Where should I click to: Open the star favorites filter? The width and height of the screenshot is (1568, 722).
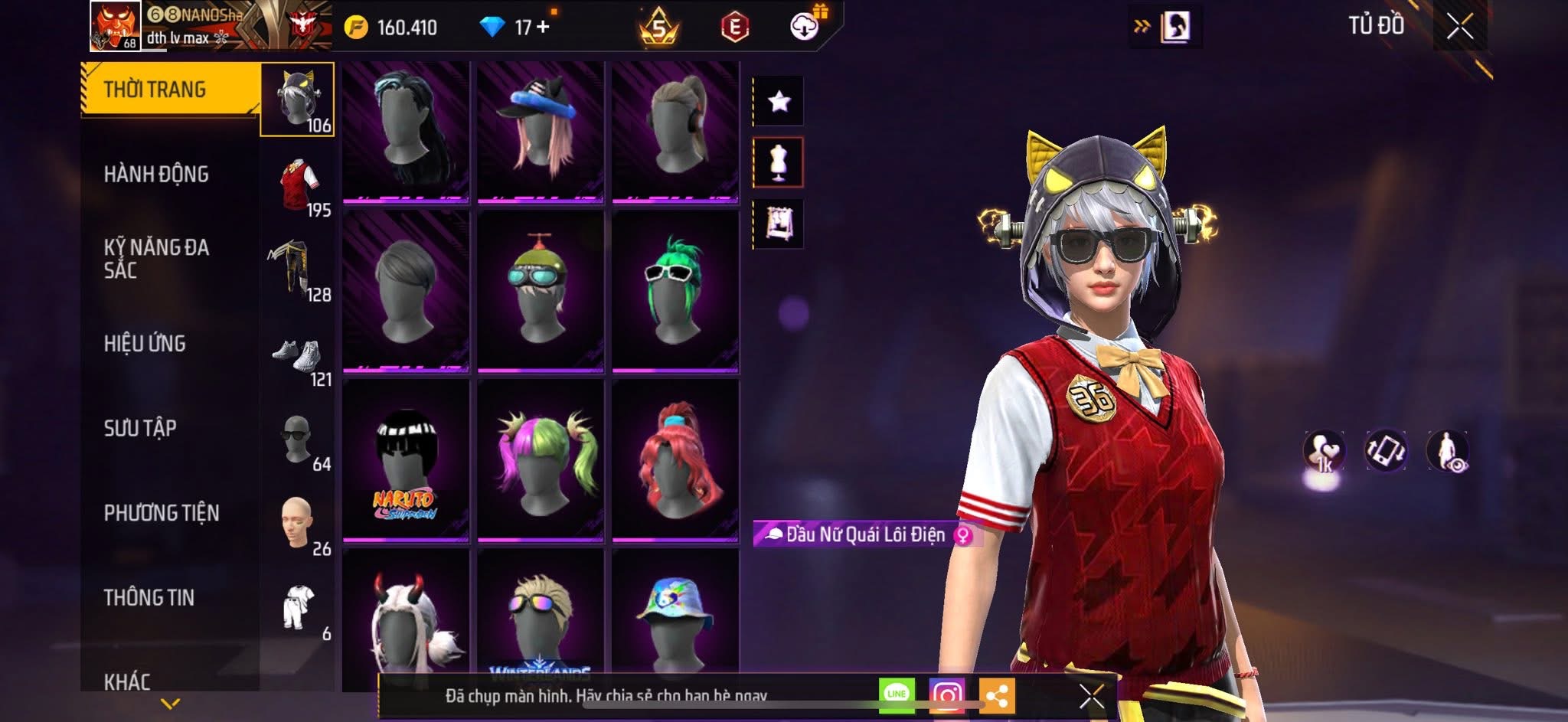[x=779, y=101]
